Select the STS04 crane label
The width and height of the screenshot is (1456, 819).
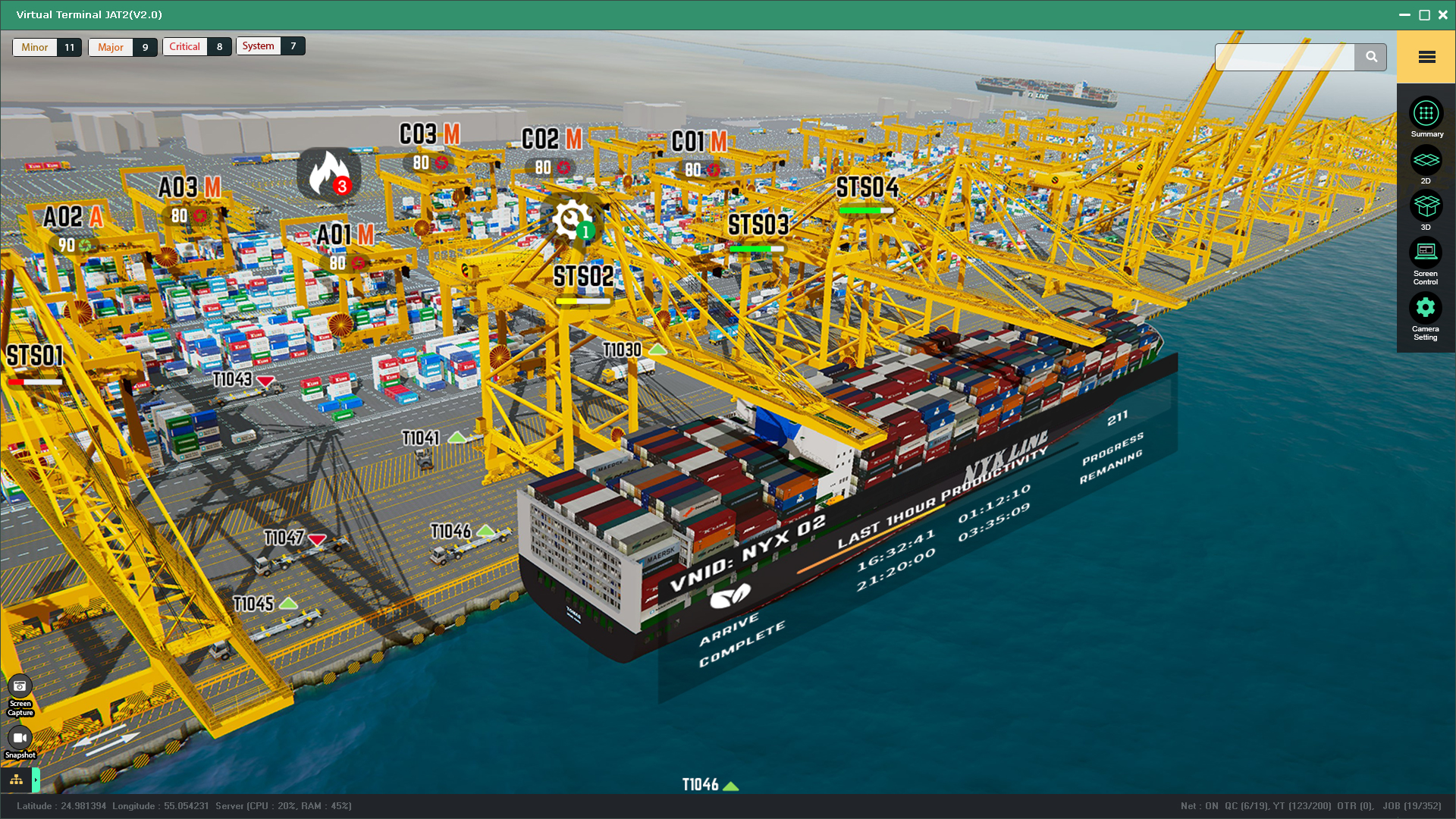click(867, 187)
